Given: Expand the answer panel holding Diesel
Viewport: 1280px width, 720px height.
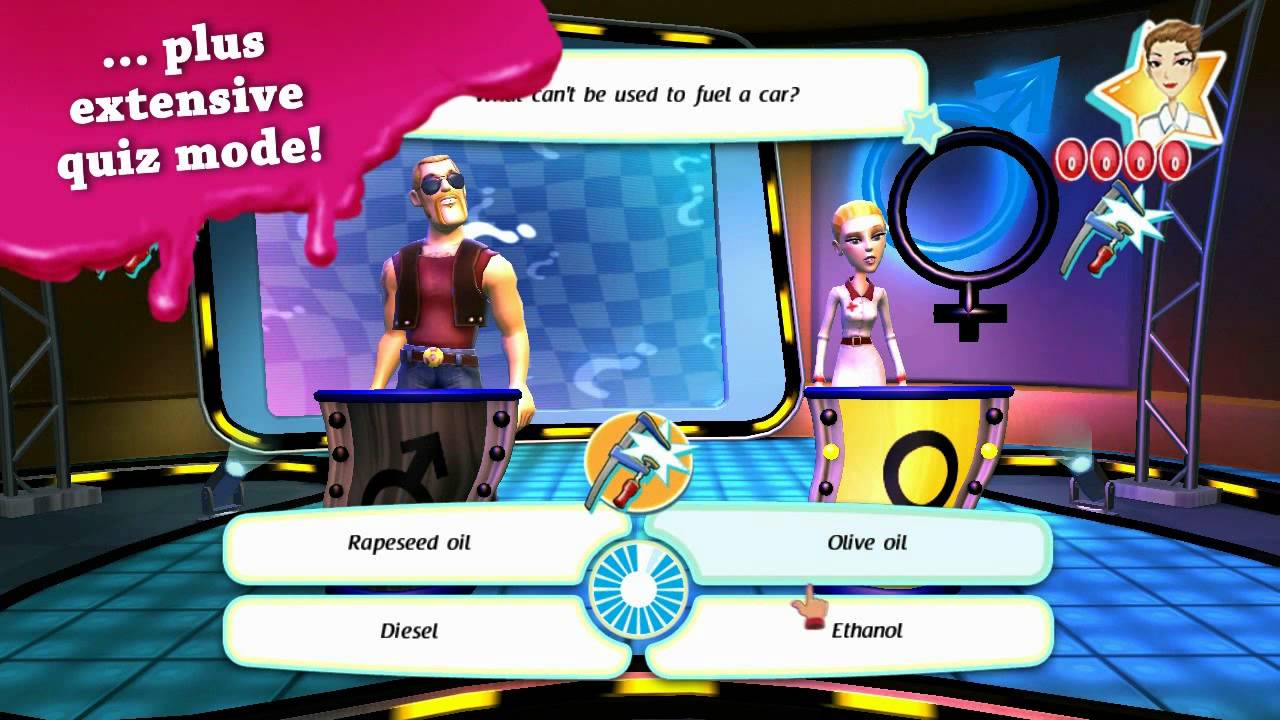Looking at the screenshot, I should pos(408,630).
